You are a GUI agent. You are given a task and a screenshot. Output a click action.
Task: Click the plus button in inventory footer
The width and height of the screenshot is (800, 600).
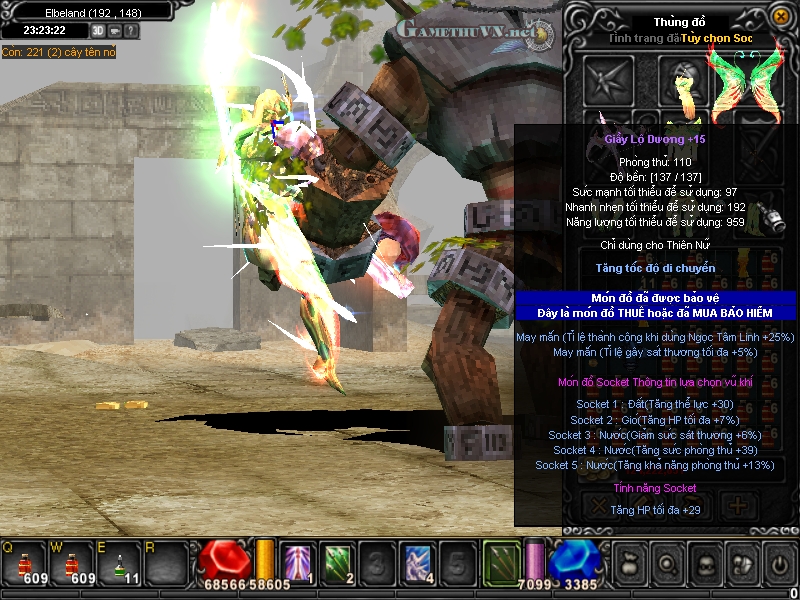pos(738,504)
